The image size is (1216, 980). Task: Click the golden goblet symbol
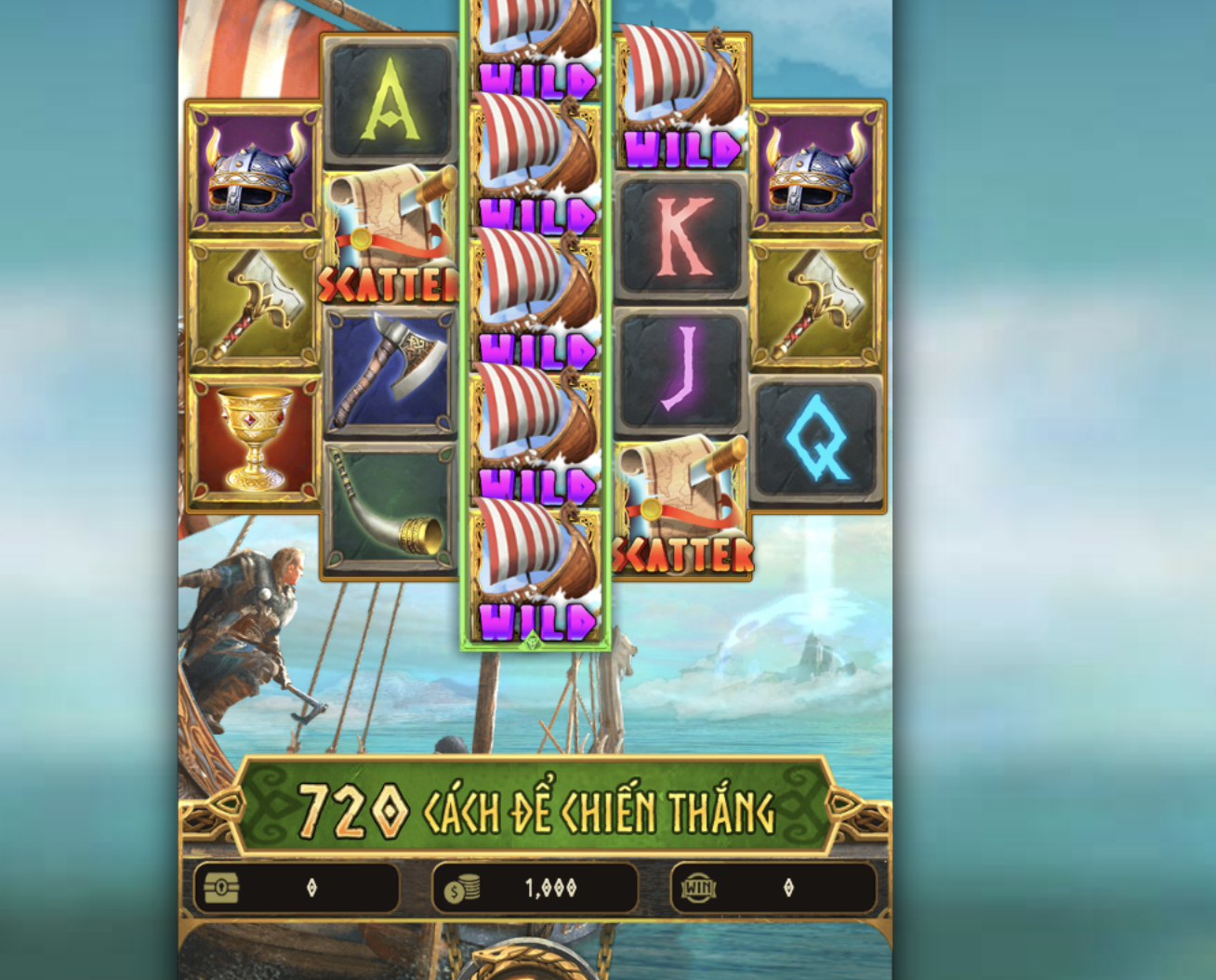pyautogui.click(x=249, y=437)
